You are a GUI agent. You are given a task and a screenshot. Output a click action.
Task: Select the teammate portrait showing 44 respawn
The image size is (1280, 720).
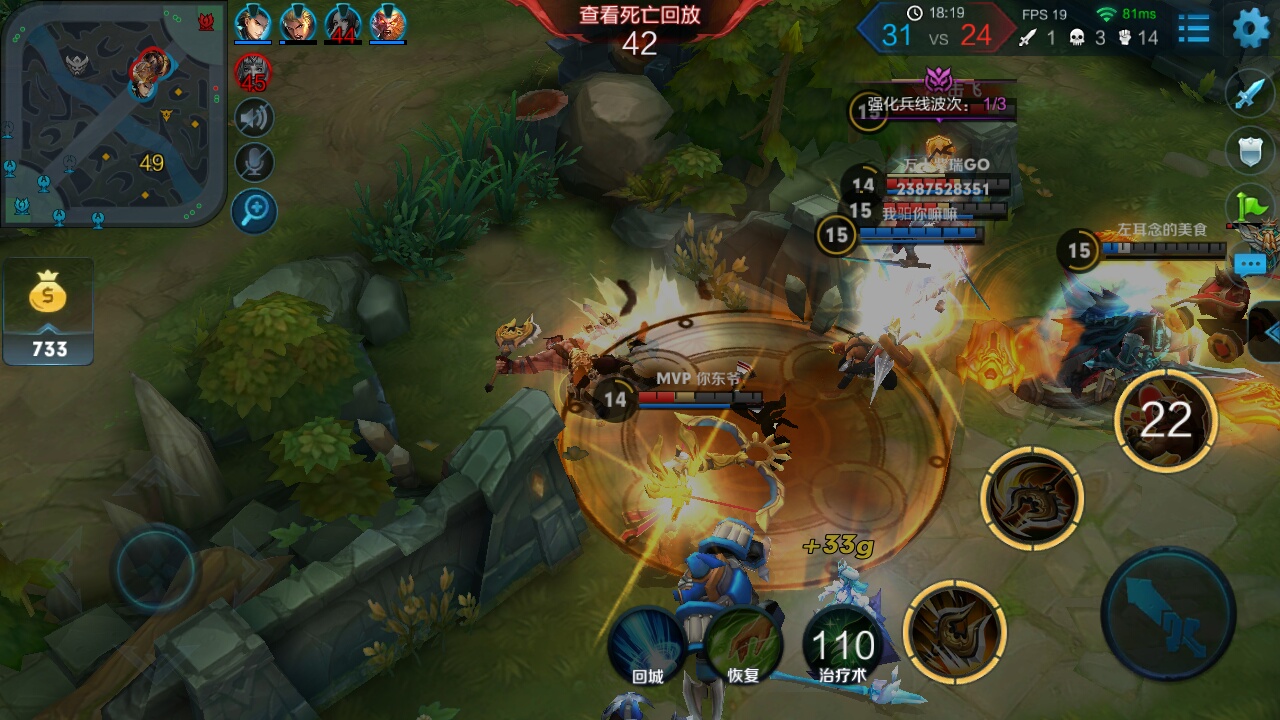pos(342,22)
